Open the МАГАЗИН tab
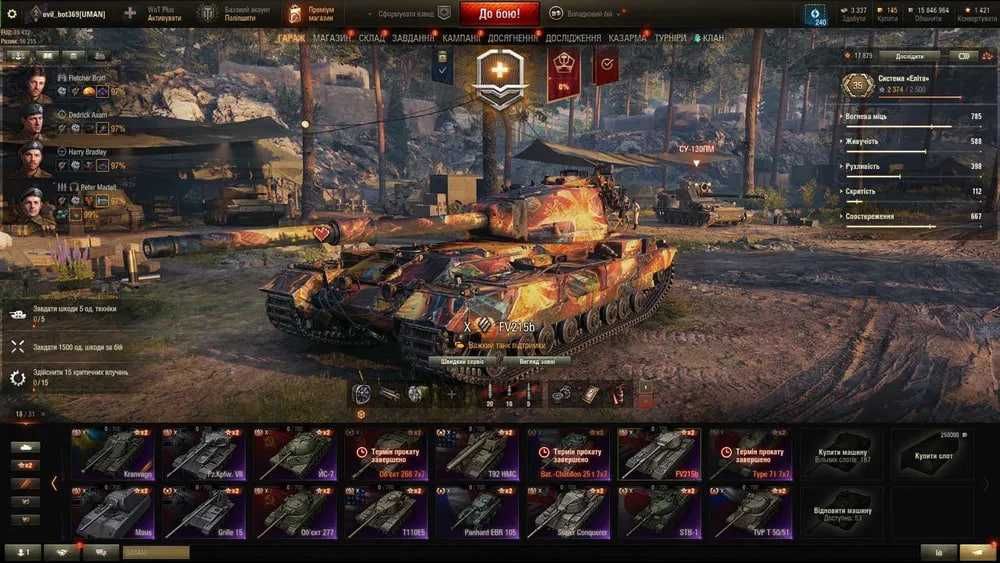 pyautogui.click(x=332, y=38)
